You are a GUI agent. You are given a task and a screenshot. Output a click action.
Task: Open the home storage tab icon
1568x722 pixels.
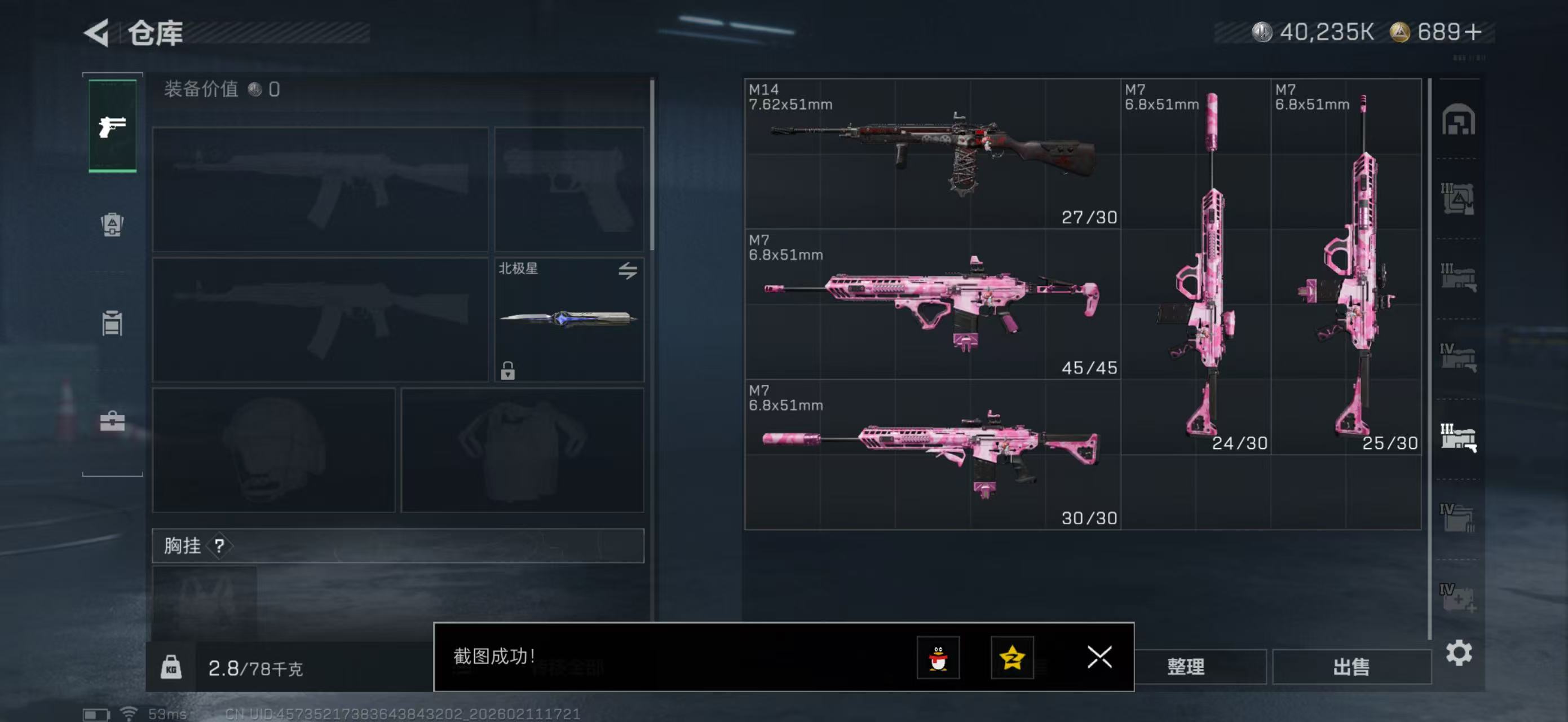[1458, 120]
